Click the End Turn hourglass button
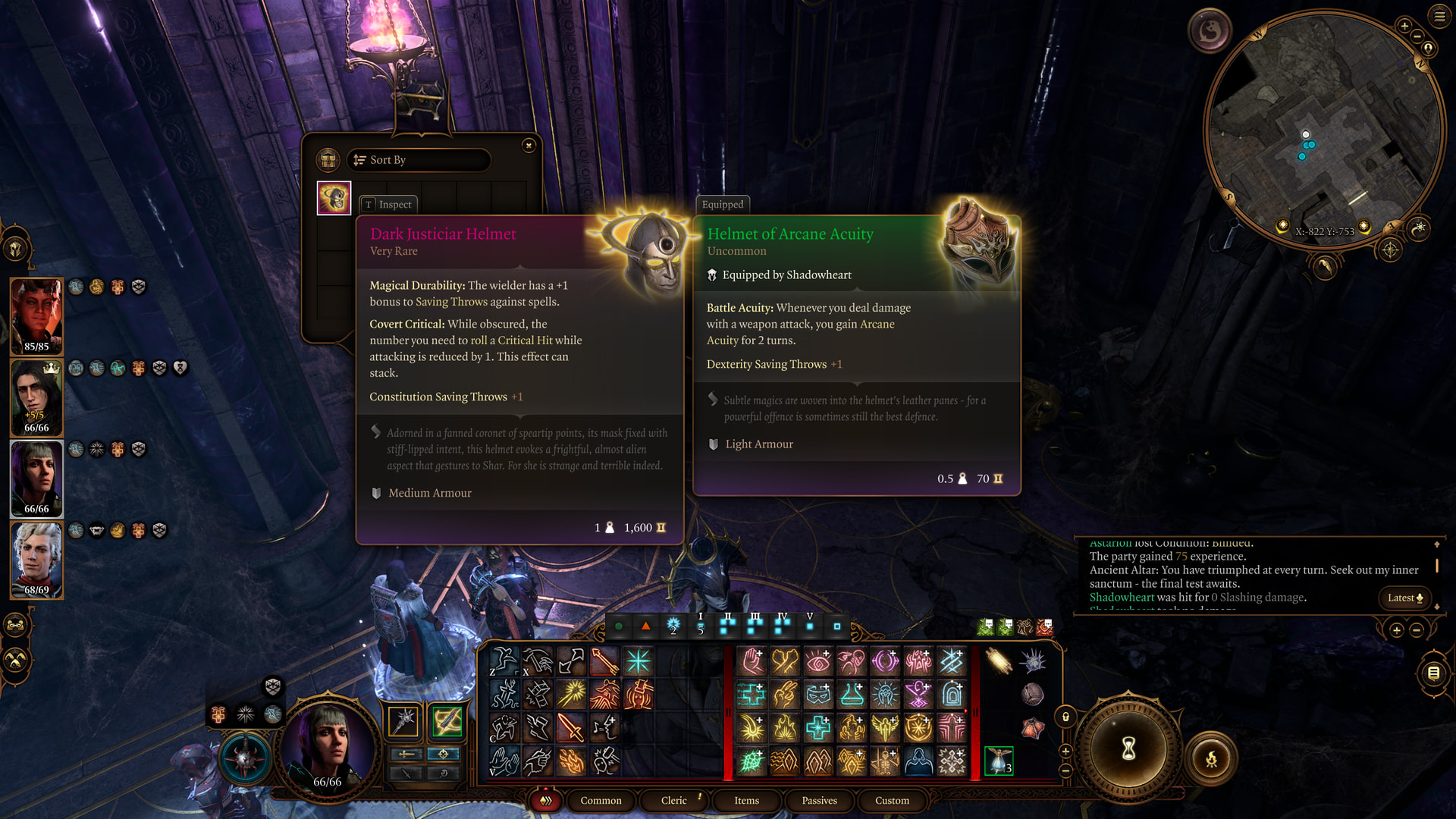Viewport: 1456px width, 819px height. pyautogui.click(x=1128, y=749)
